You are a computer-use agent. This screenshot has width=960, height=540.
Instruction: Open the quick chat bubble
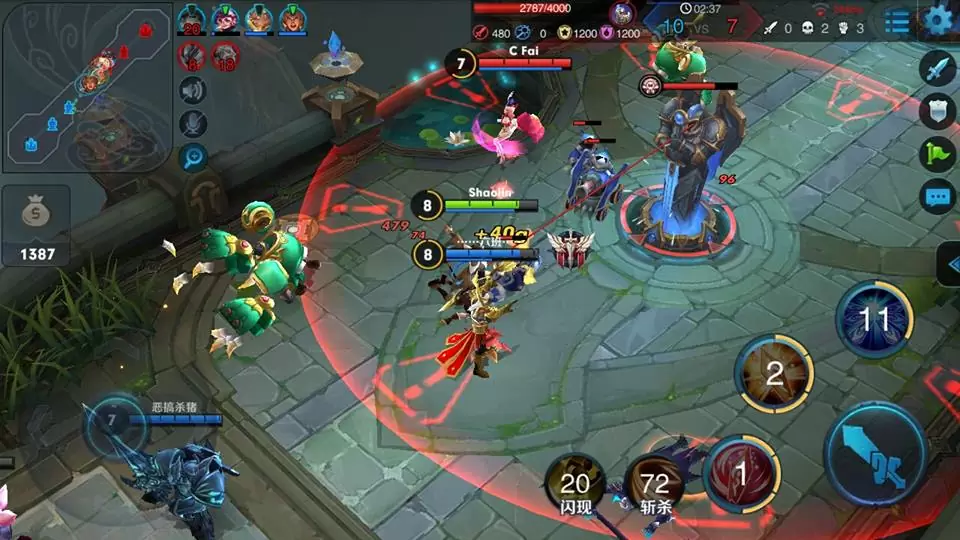point(937,196)
